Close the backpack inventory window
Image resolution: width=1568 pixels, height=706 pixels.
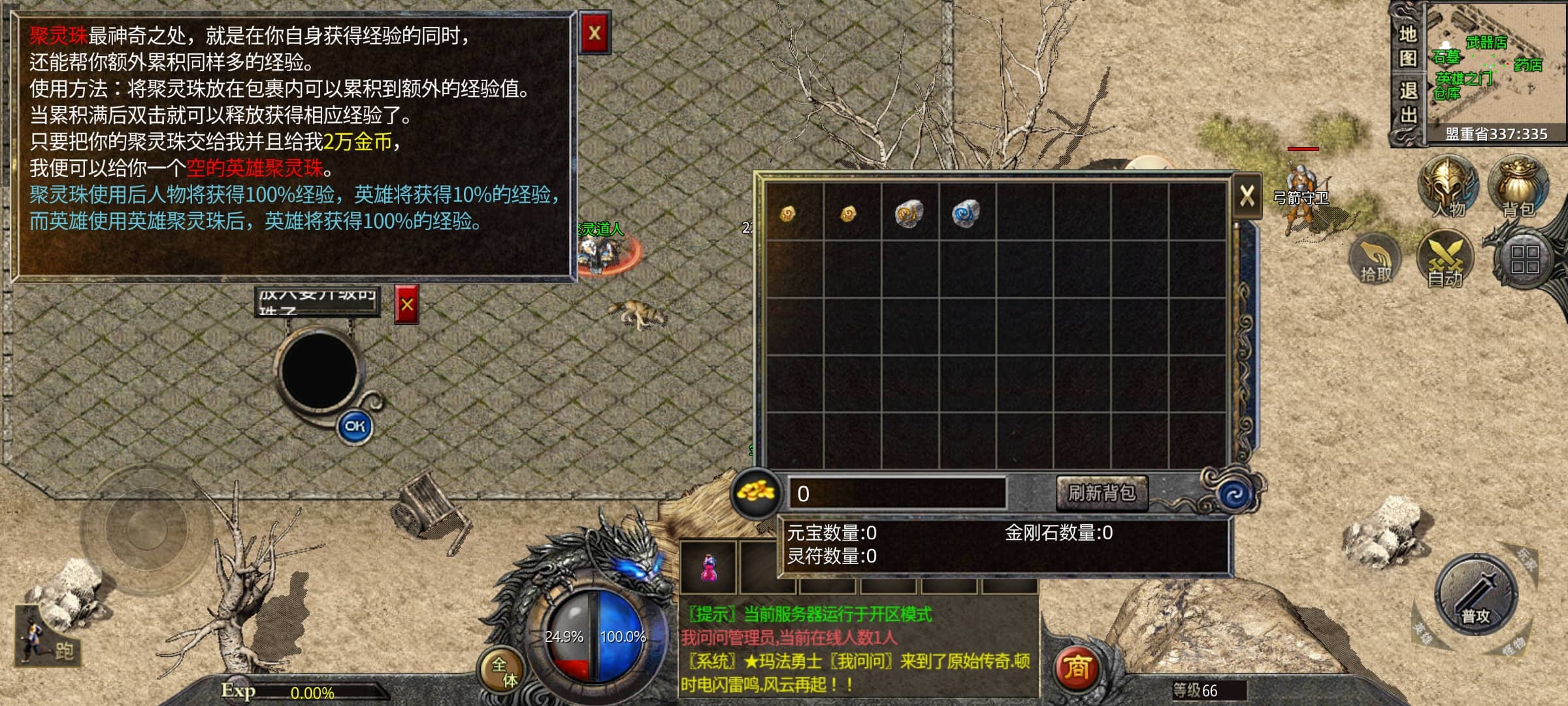tap(1247, 195)
